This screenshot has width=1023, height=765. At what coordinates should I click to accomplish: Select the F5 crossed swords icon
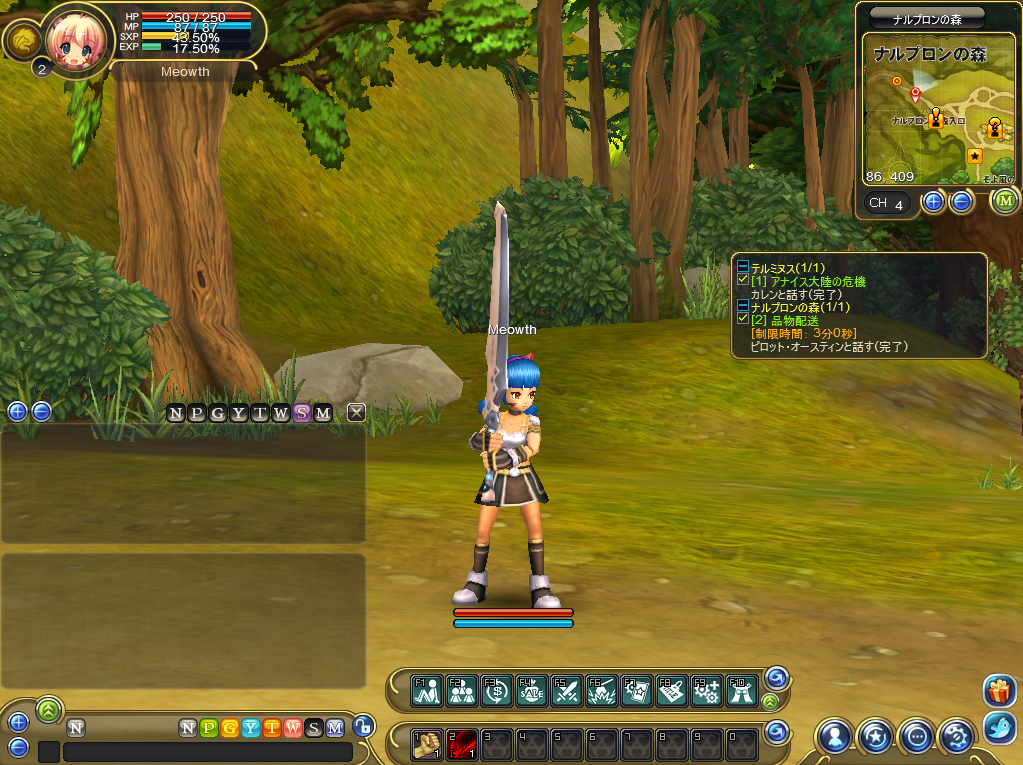566,690
